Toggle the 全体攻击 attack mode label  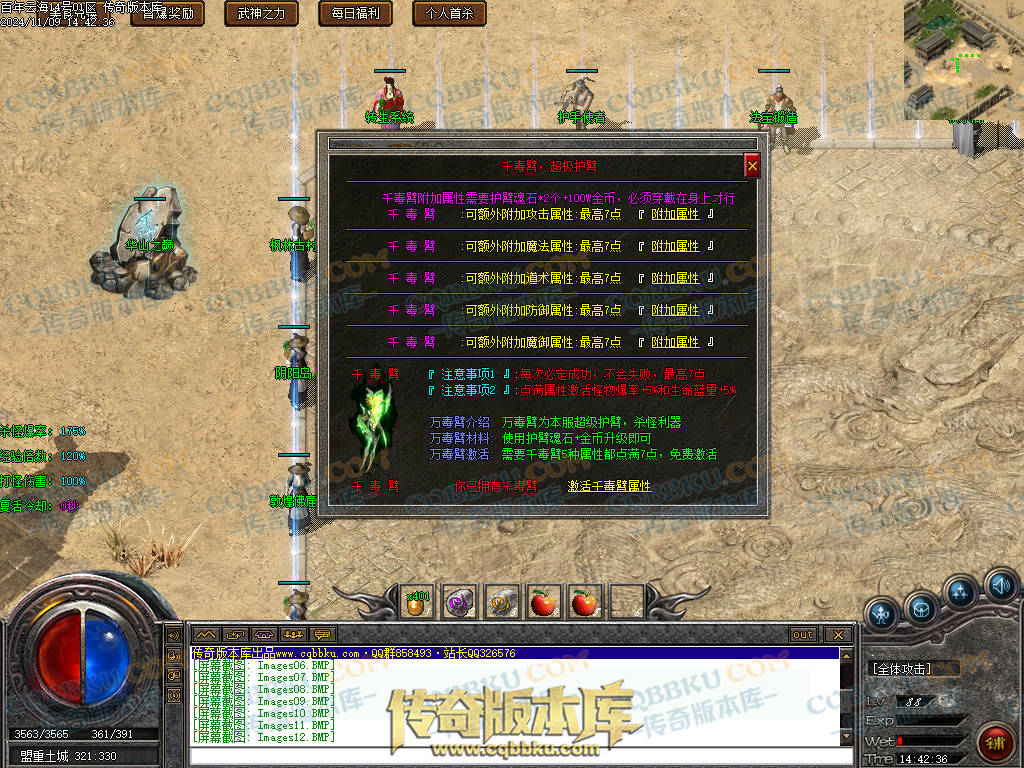(901, 669)
